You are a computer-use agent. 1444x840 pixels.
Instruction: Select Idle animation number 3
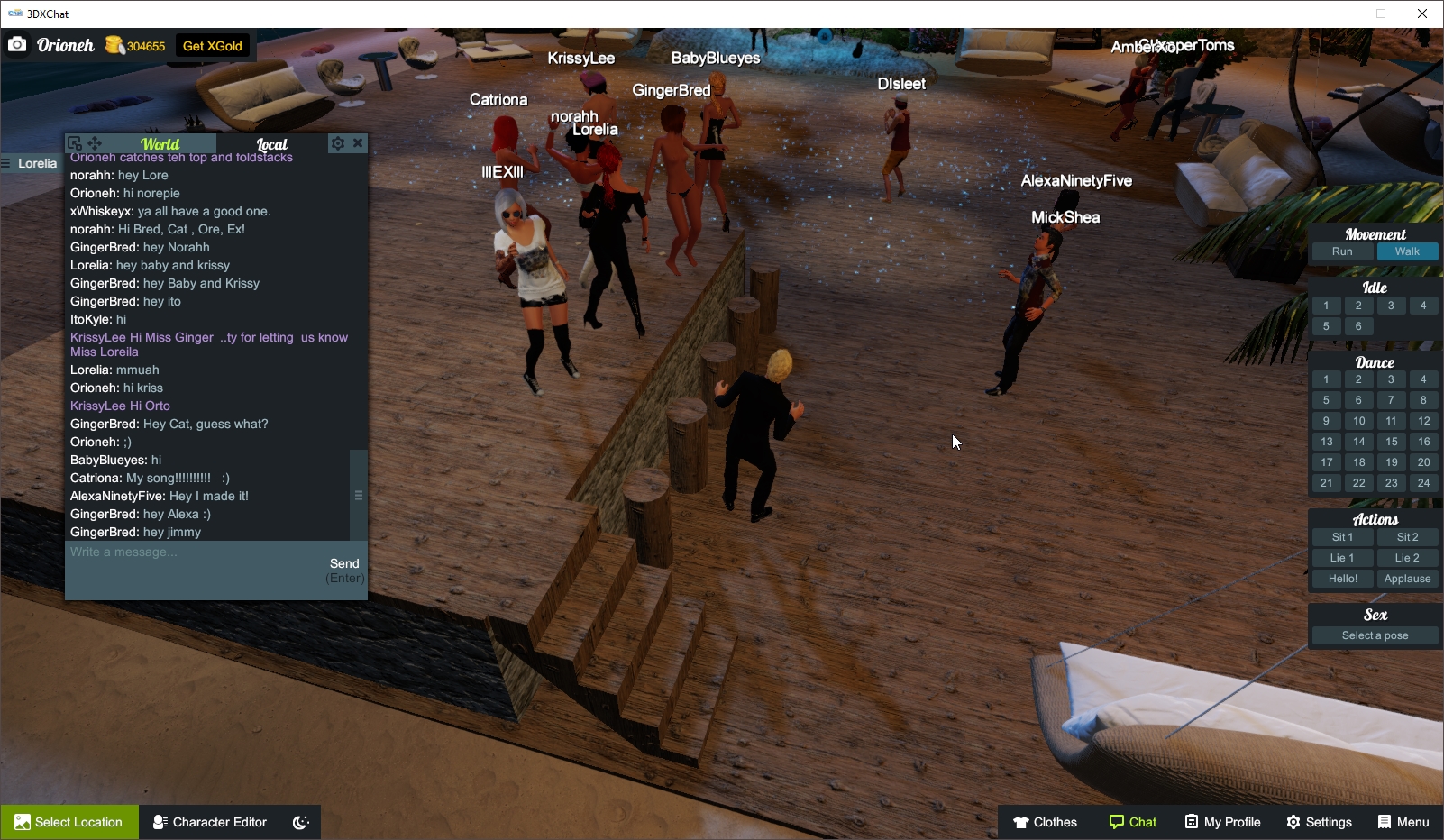tap(1391, 306)
